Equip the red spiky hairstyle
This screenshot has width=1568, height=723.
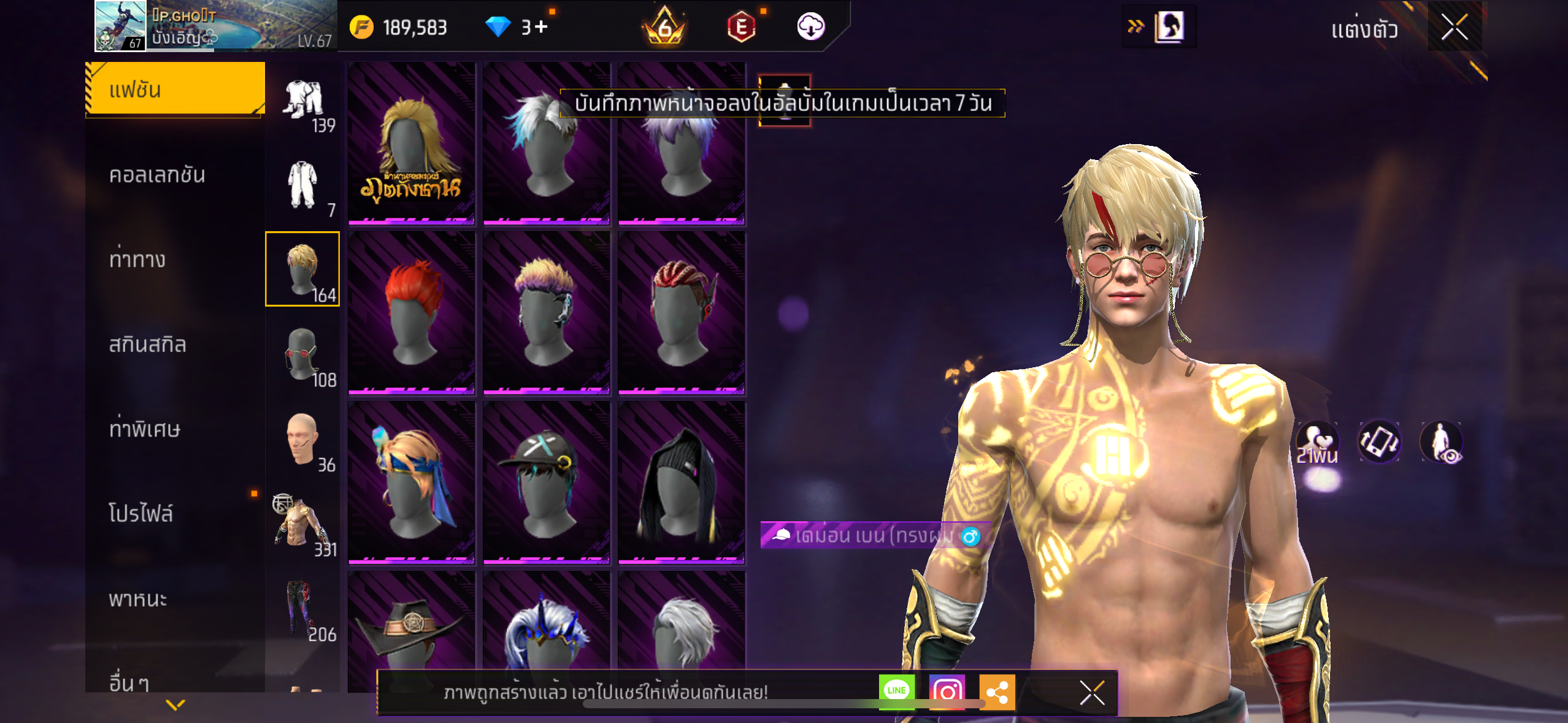412,312
